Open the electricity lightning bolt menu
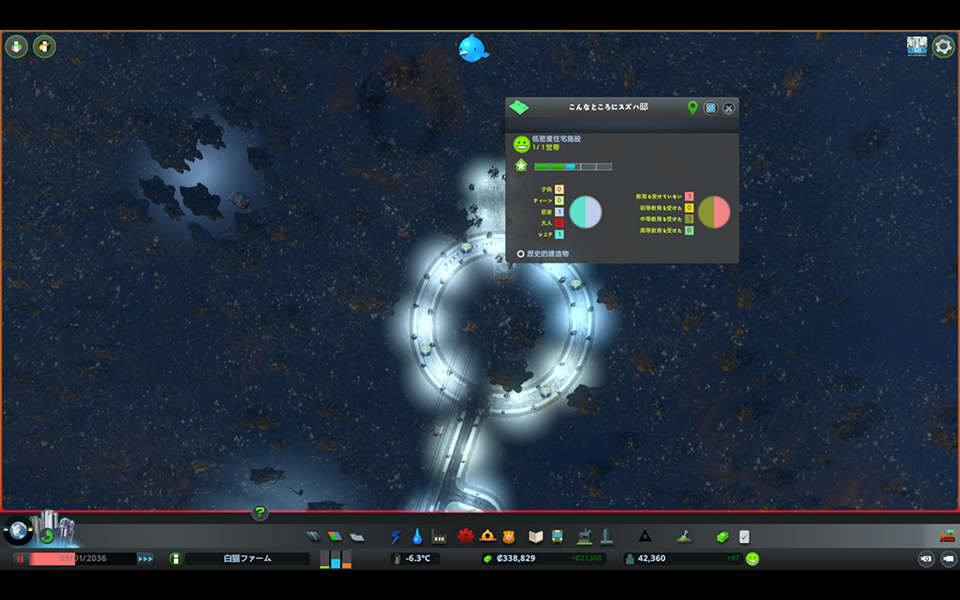960x600 pixels. (x=396, y=537)
